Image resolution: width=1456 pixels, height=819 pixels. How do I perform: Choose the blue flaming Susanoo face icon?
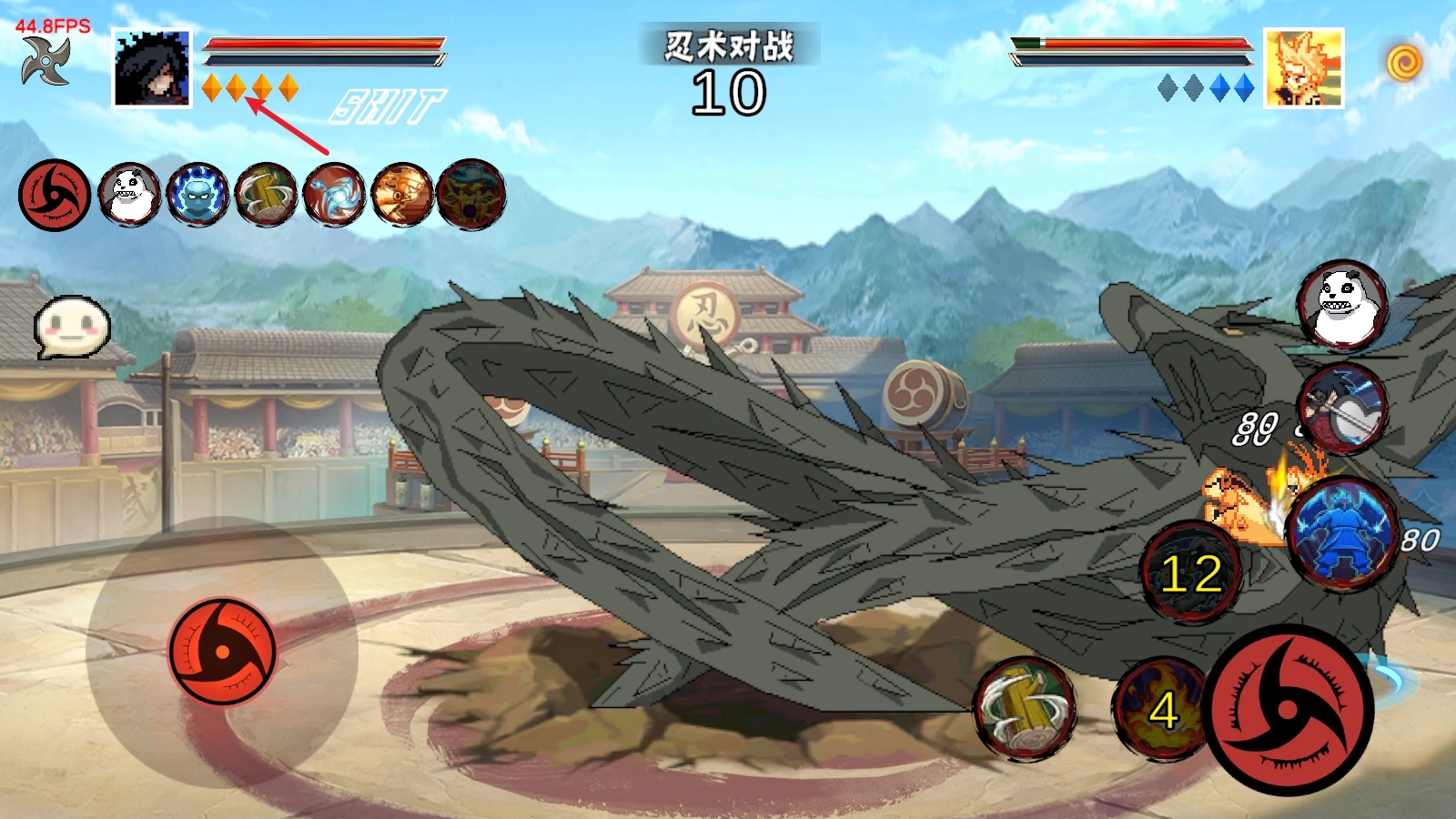coord(197,195)
